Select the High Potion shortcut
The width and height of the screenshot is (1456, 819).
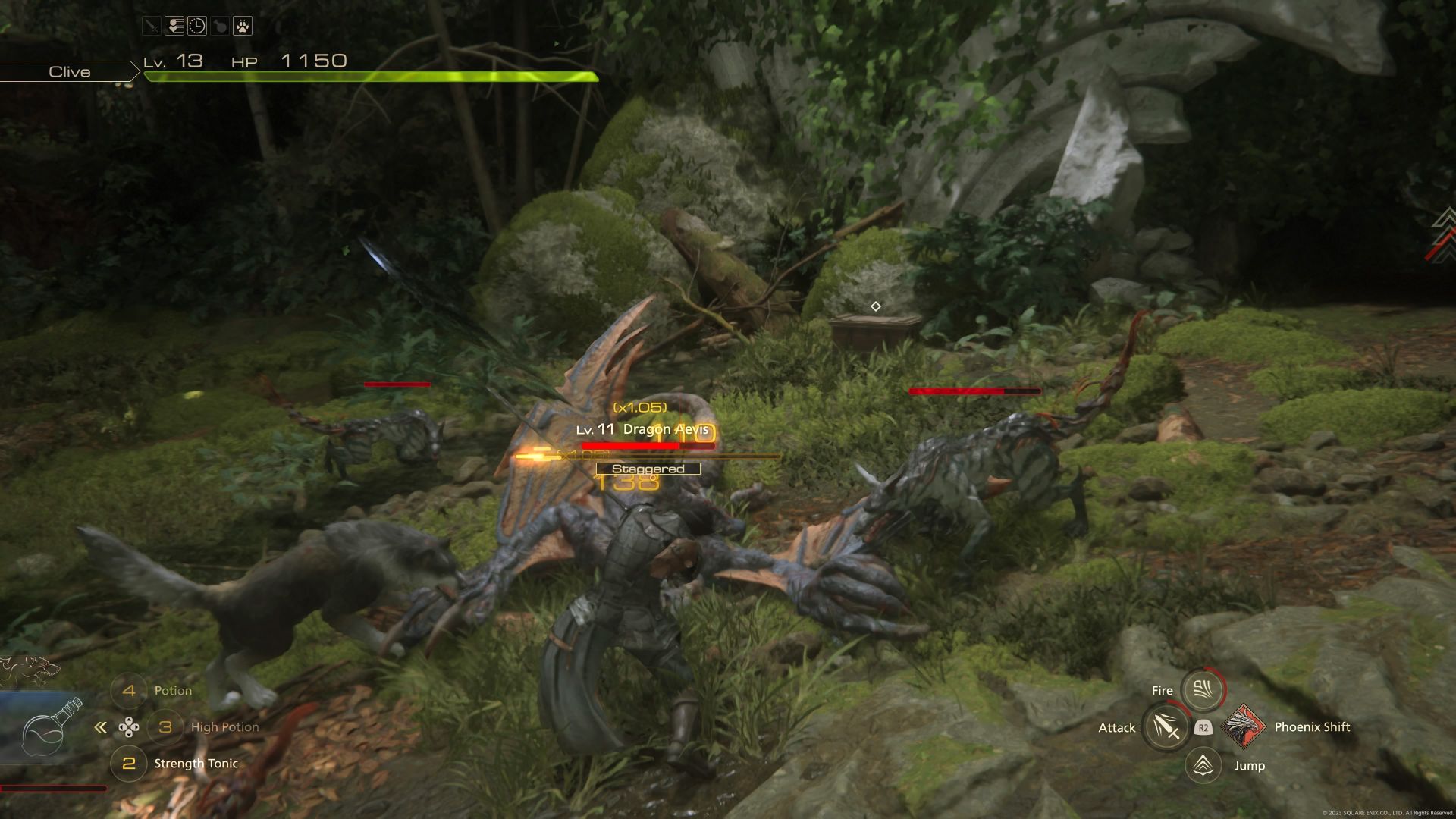pos(165,727)
